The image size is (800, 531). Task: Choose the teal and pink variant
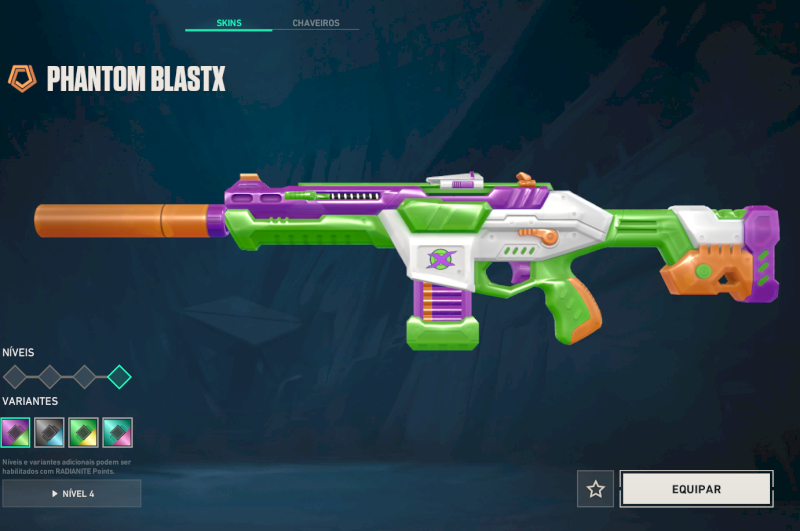pos(118,432)
